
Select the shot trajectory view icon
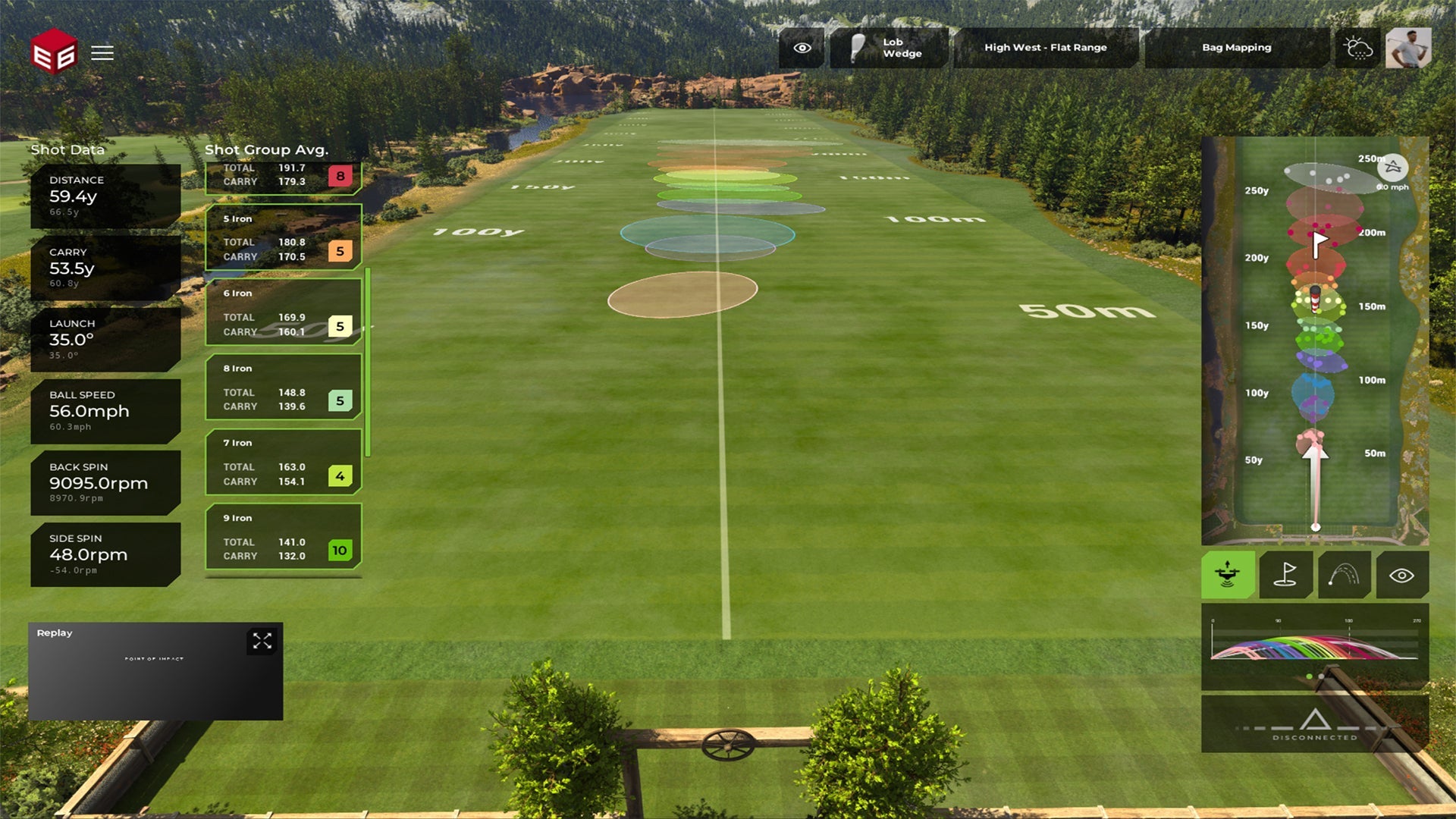(x=1344, y=575)
